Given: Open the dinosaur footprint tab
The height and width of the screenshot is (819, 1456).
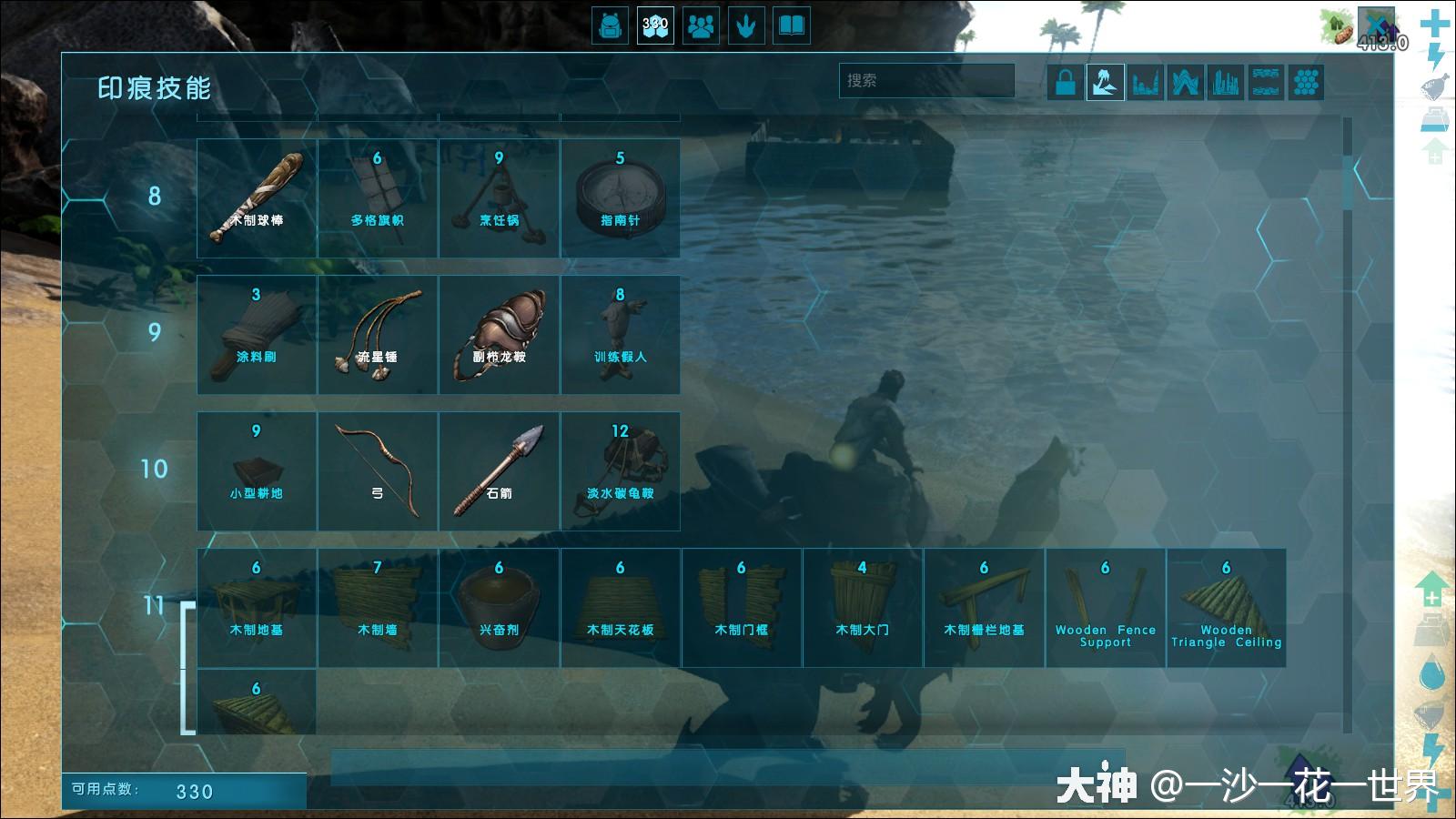Looking at the screenshot, I should [746, 25].
